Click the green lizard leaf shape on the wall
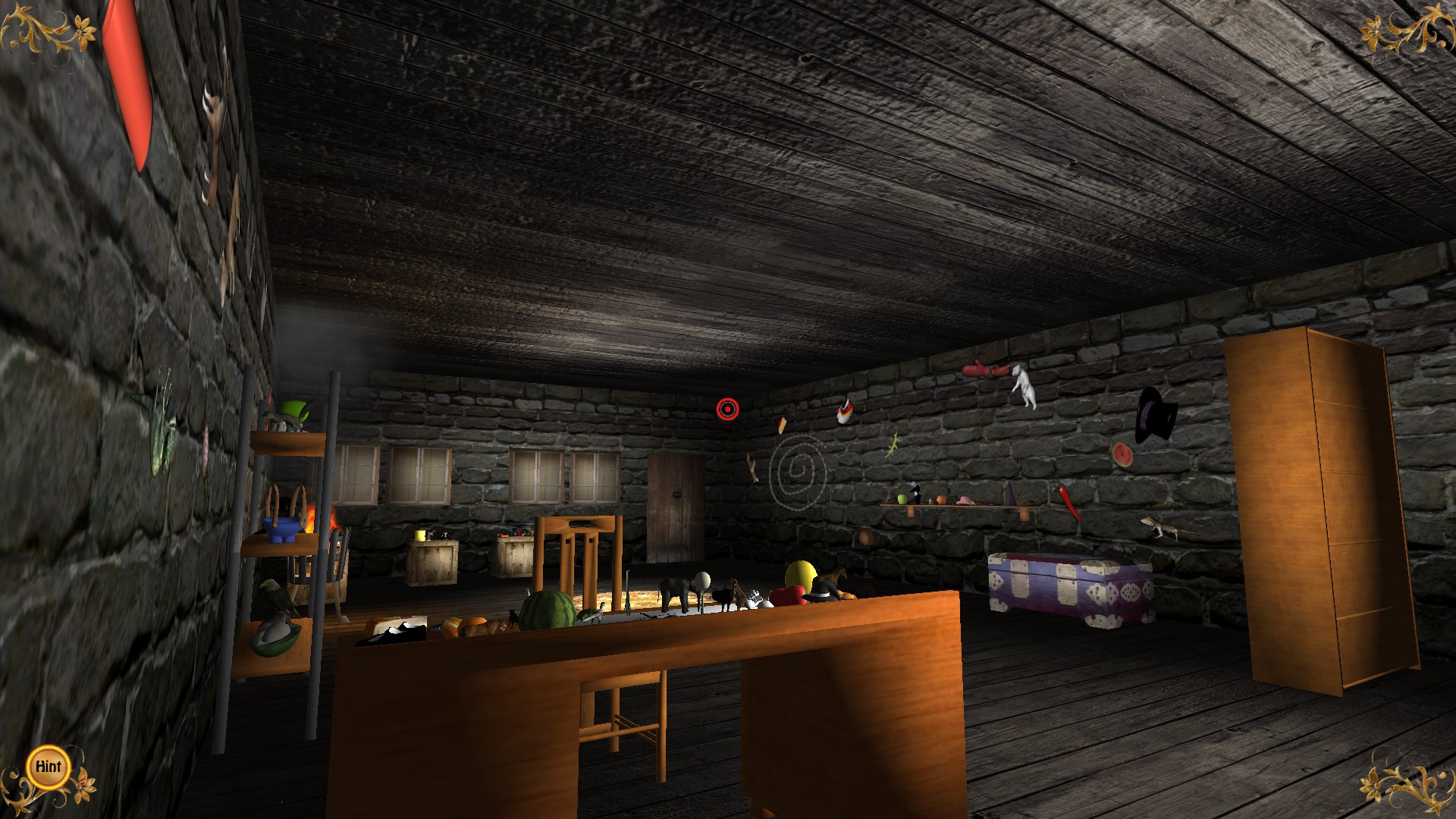This screenshot has width=1456, height=819. pos(893,446)
